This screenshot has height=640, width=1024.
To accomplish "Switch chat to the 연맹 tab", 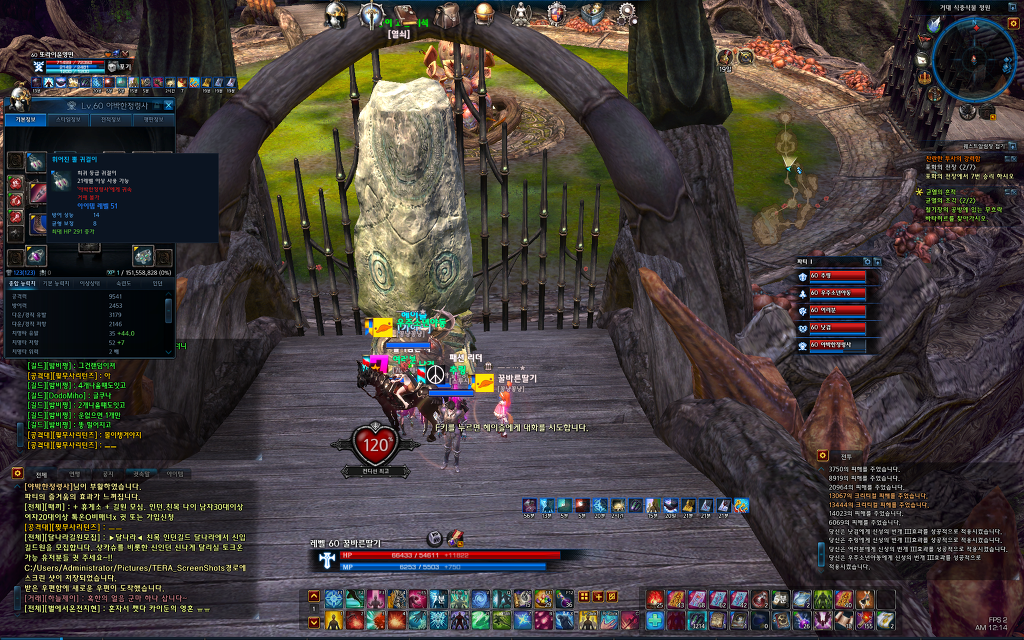I will (75, 474).
